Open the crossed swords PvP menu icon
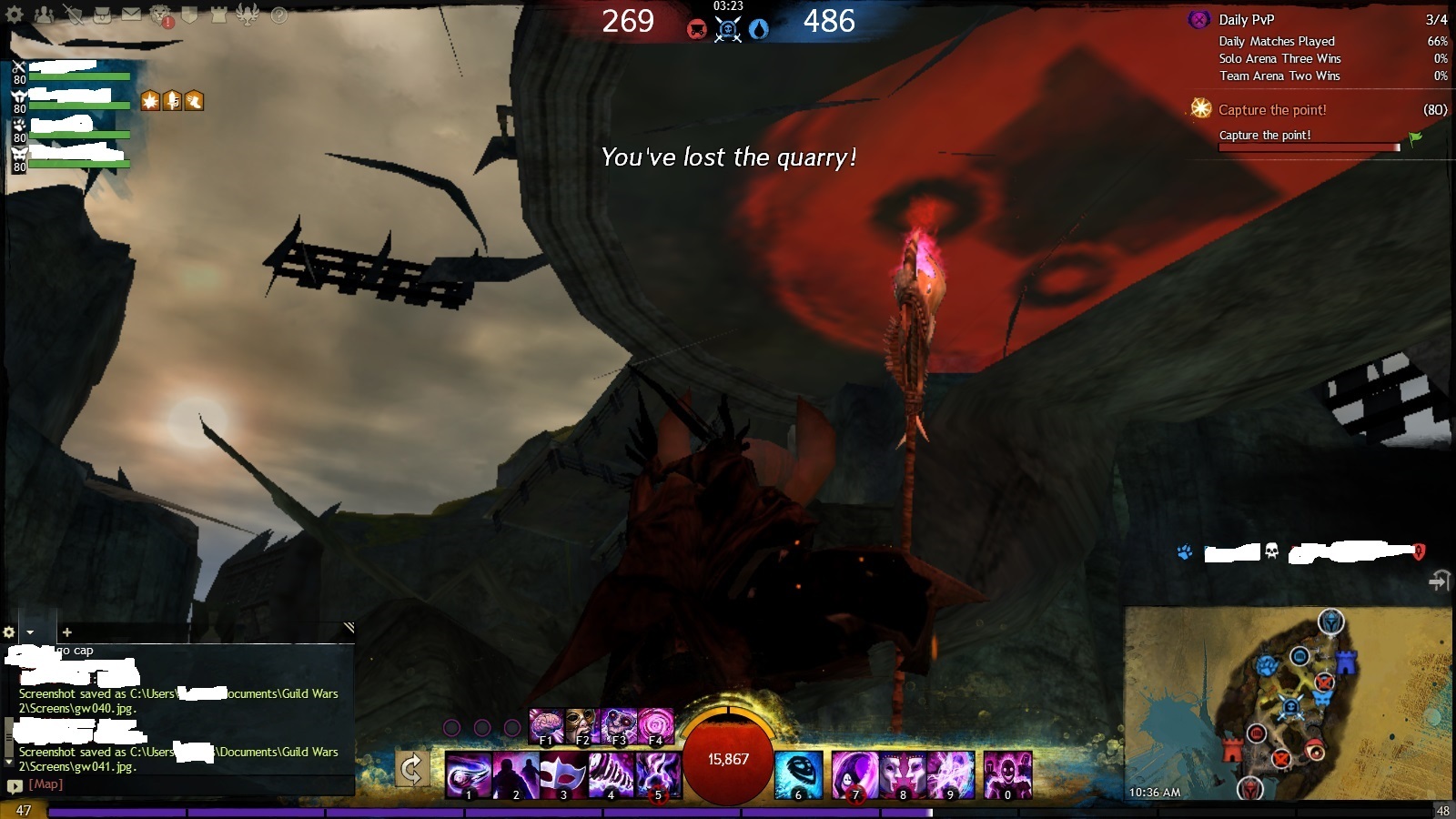The image size is (1456, 819). [73, 15]
